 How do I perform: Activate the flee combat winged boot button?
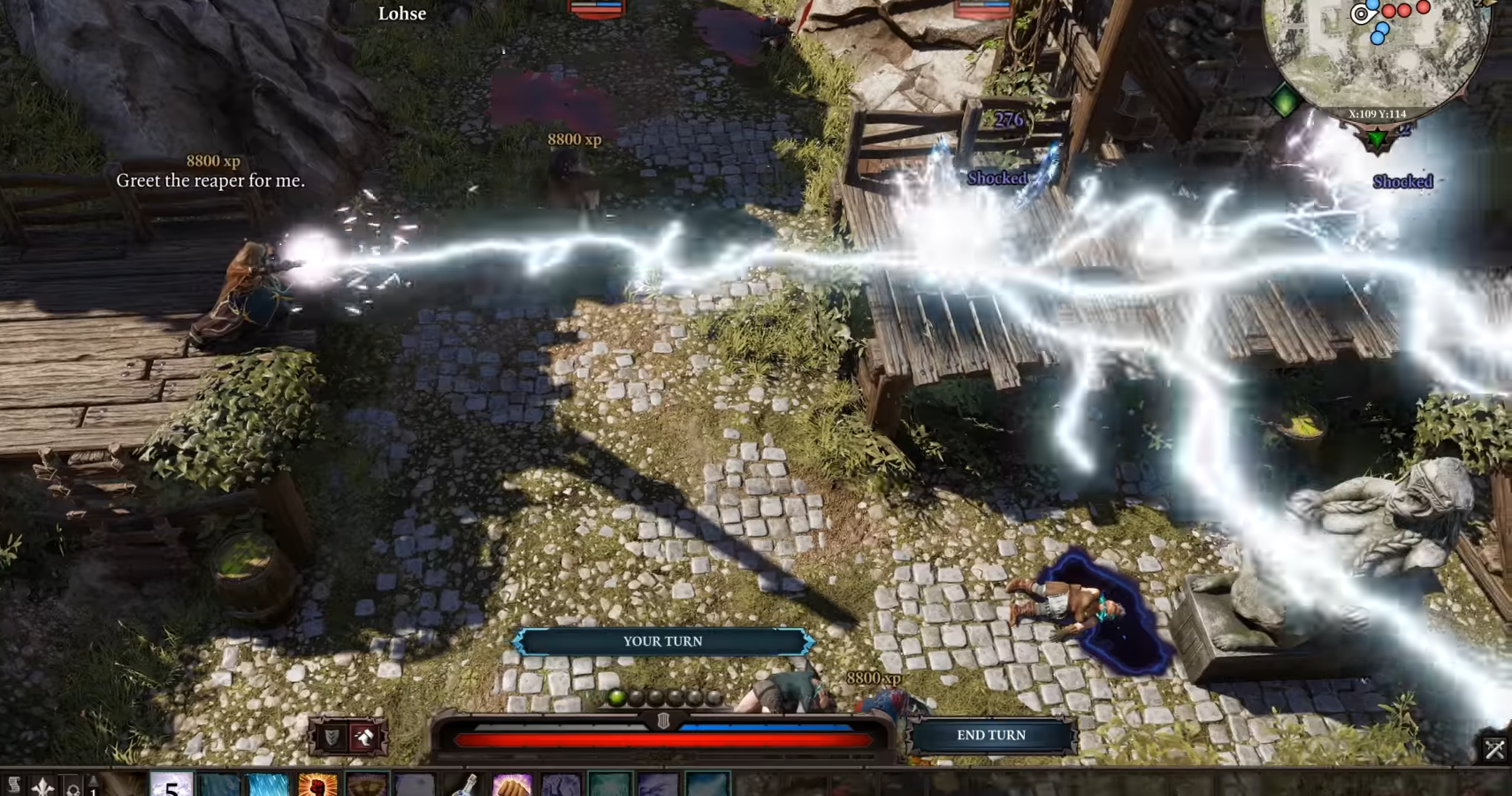[x=364, y=737]
